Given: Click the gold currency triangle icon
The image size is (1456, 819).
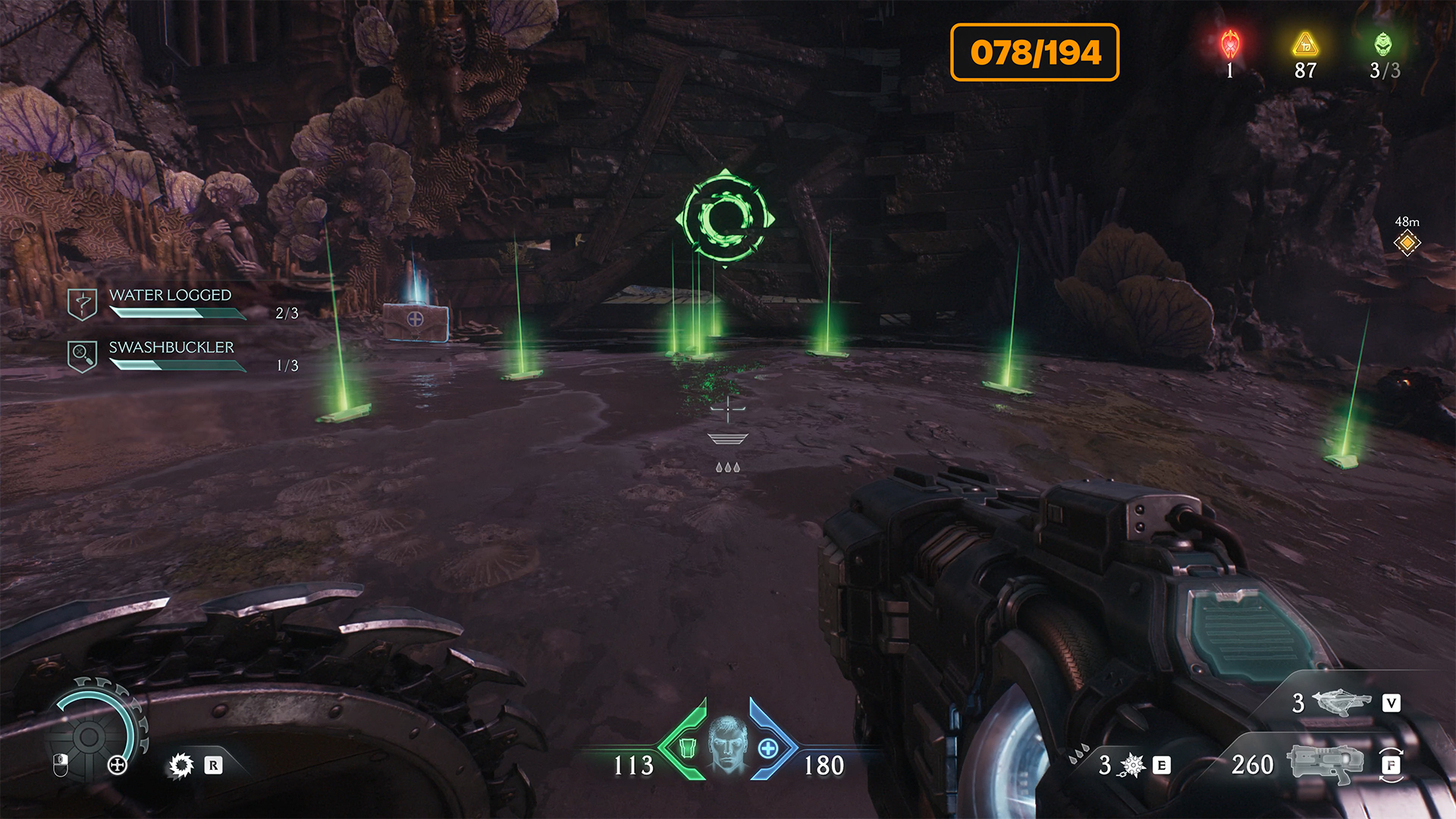Looking at the screenshot, I should coord(1305,45).
